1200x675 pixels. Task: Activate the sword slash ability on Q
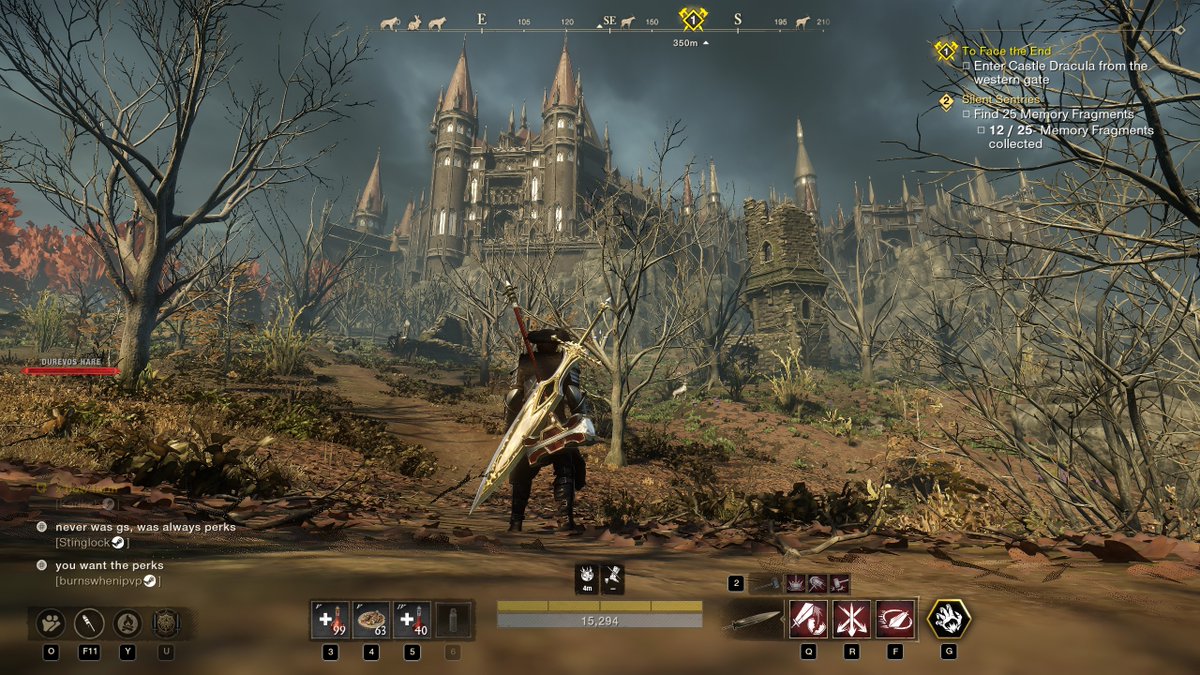pyautogui.click(x=808, y=619)
